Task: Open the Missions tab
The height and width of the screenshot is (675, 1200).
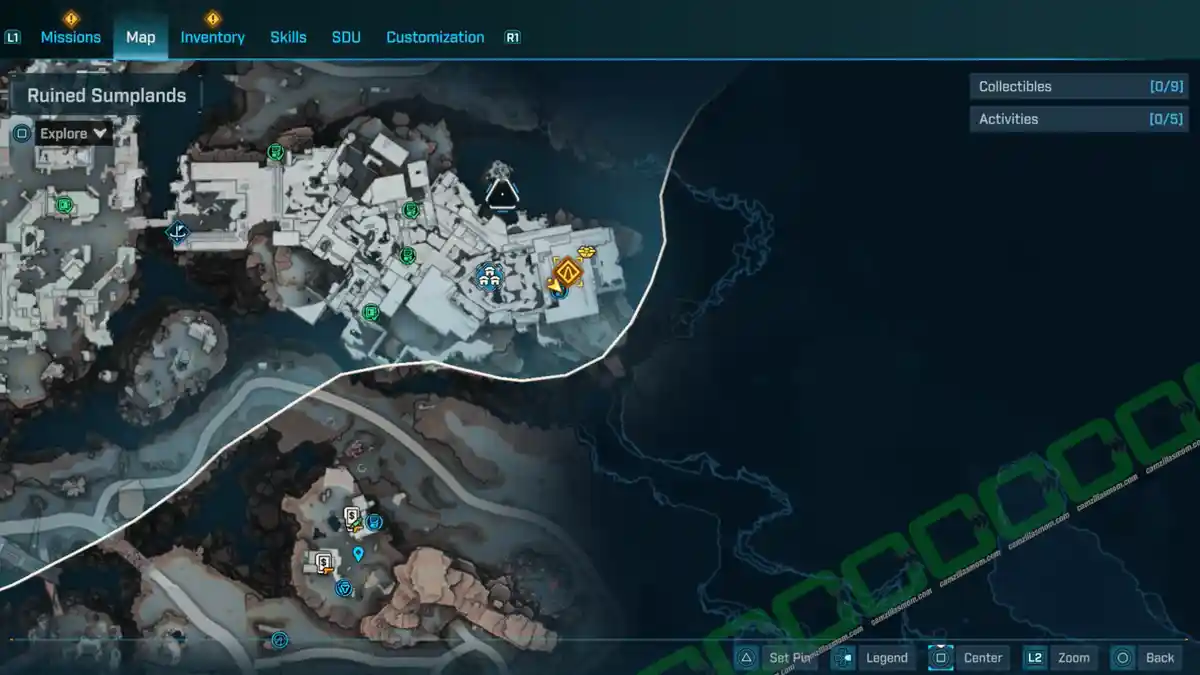Action: (70, 37)
